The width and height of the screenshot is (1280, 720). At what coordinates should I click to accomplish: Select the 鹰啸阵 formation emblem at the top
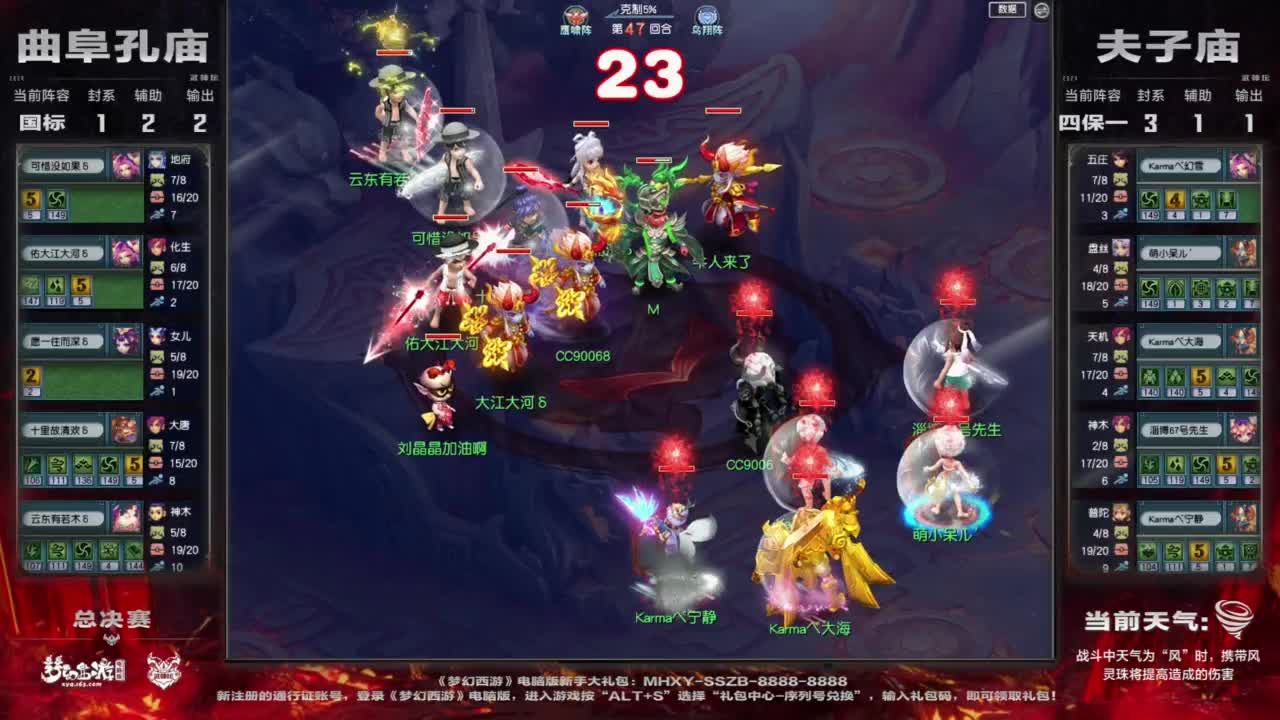pyautogui.click(x=576, y=16)
